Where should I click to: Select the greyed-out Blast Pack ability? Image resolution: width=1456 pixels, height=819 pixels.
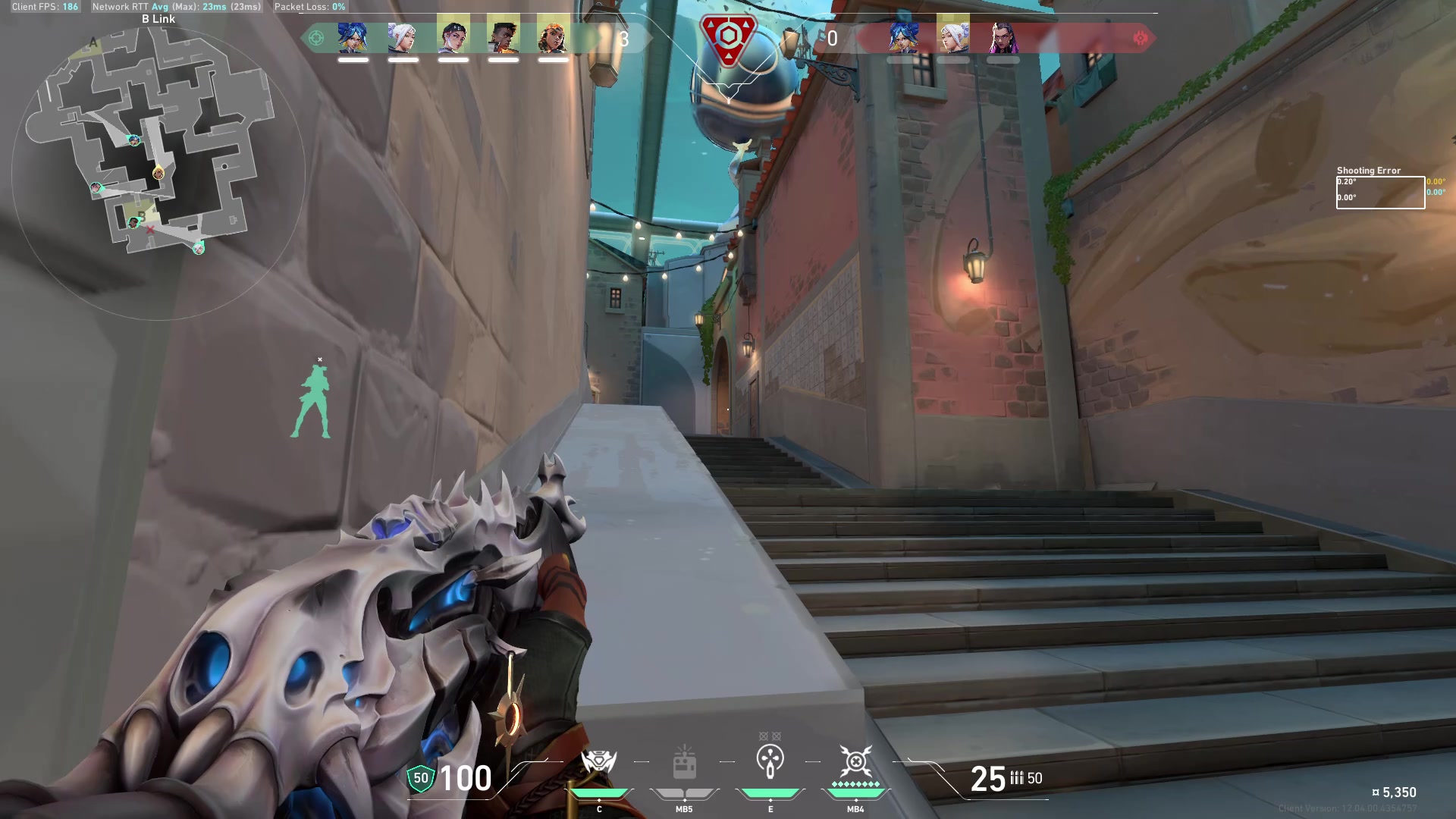(684, 762)
